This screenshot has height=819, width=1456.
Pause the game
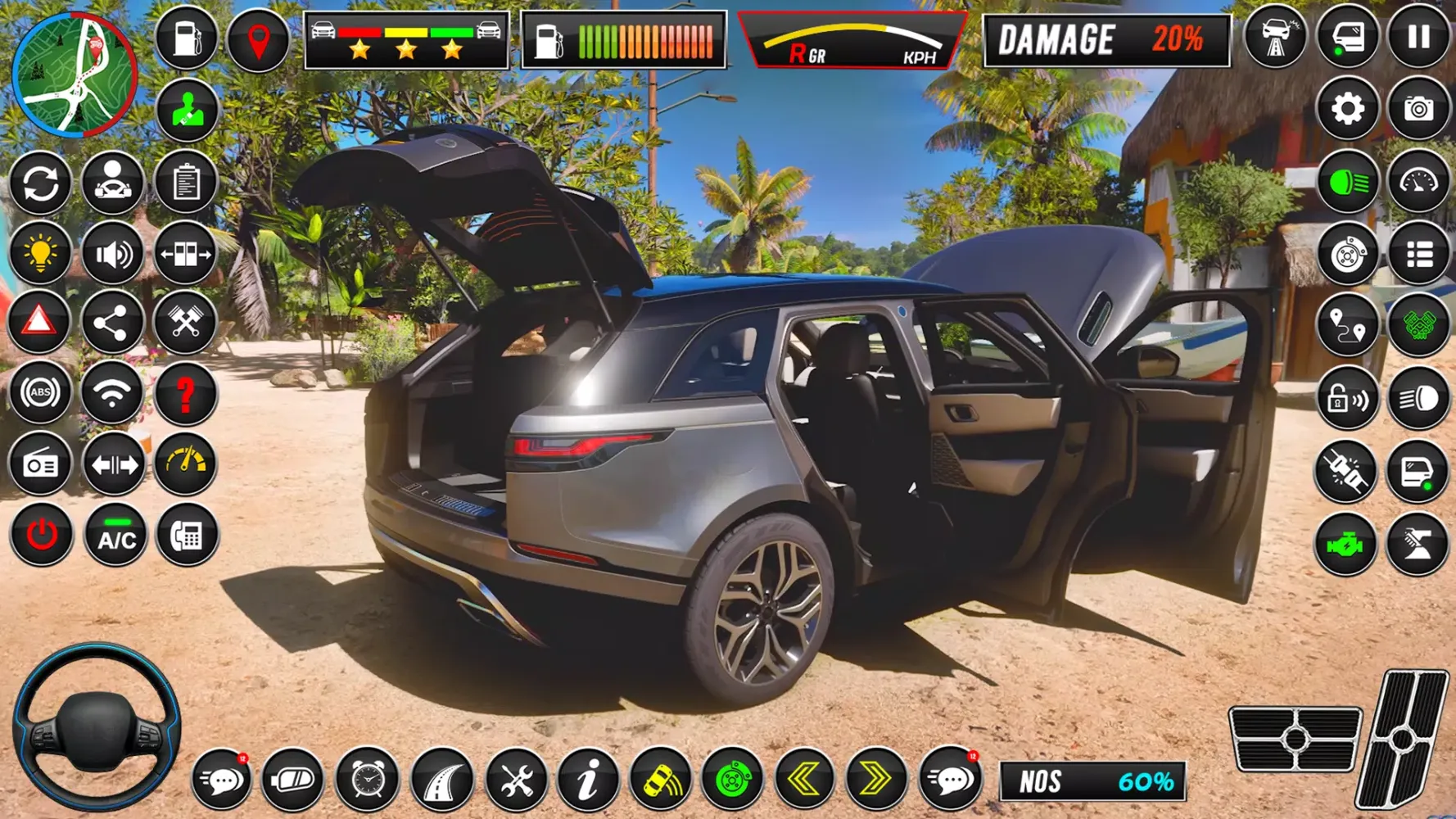click(1419, 37)
